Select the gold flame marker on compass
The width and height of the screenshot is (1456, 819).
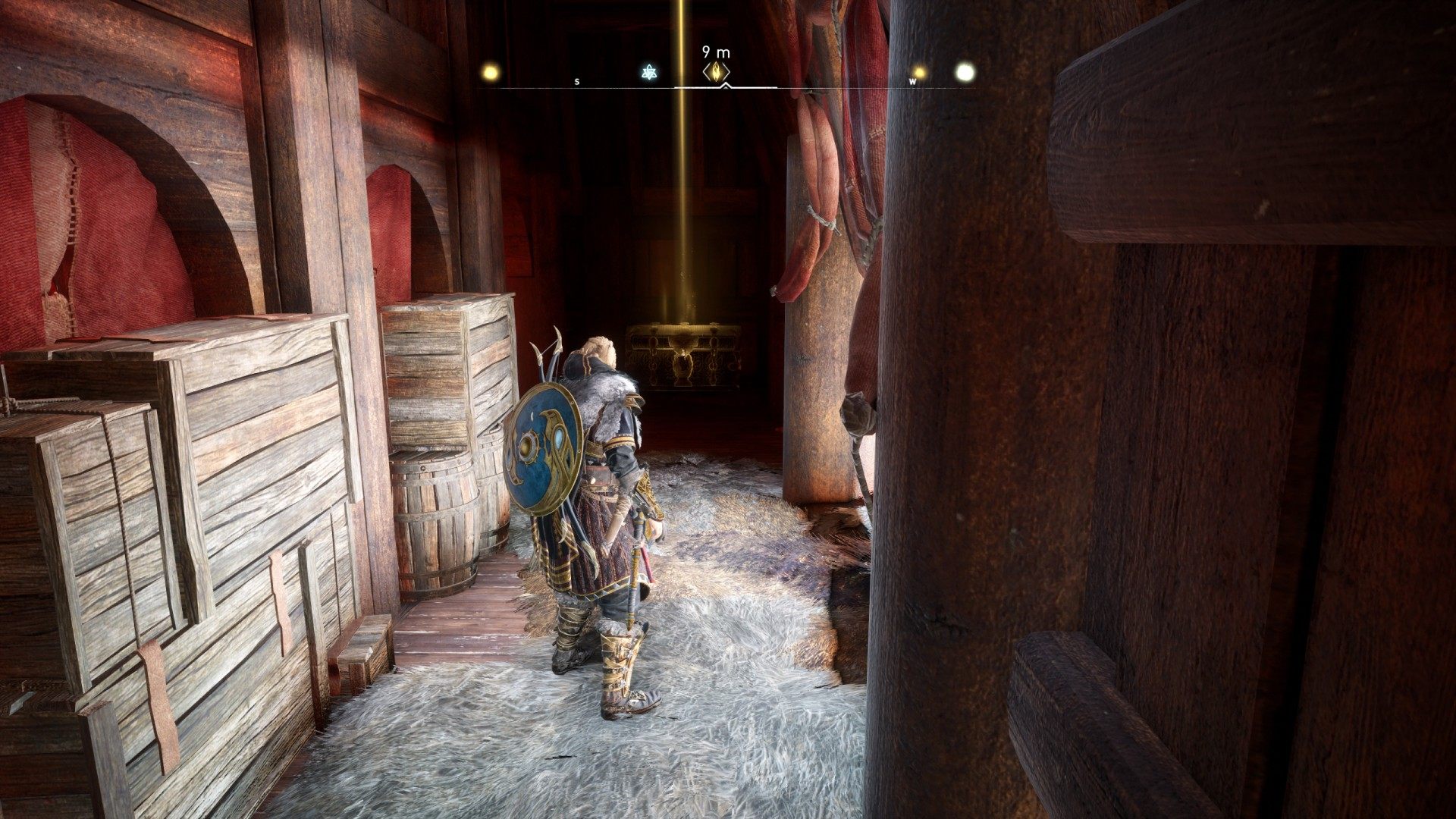717,72
